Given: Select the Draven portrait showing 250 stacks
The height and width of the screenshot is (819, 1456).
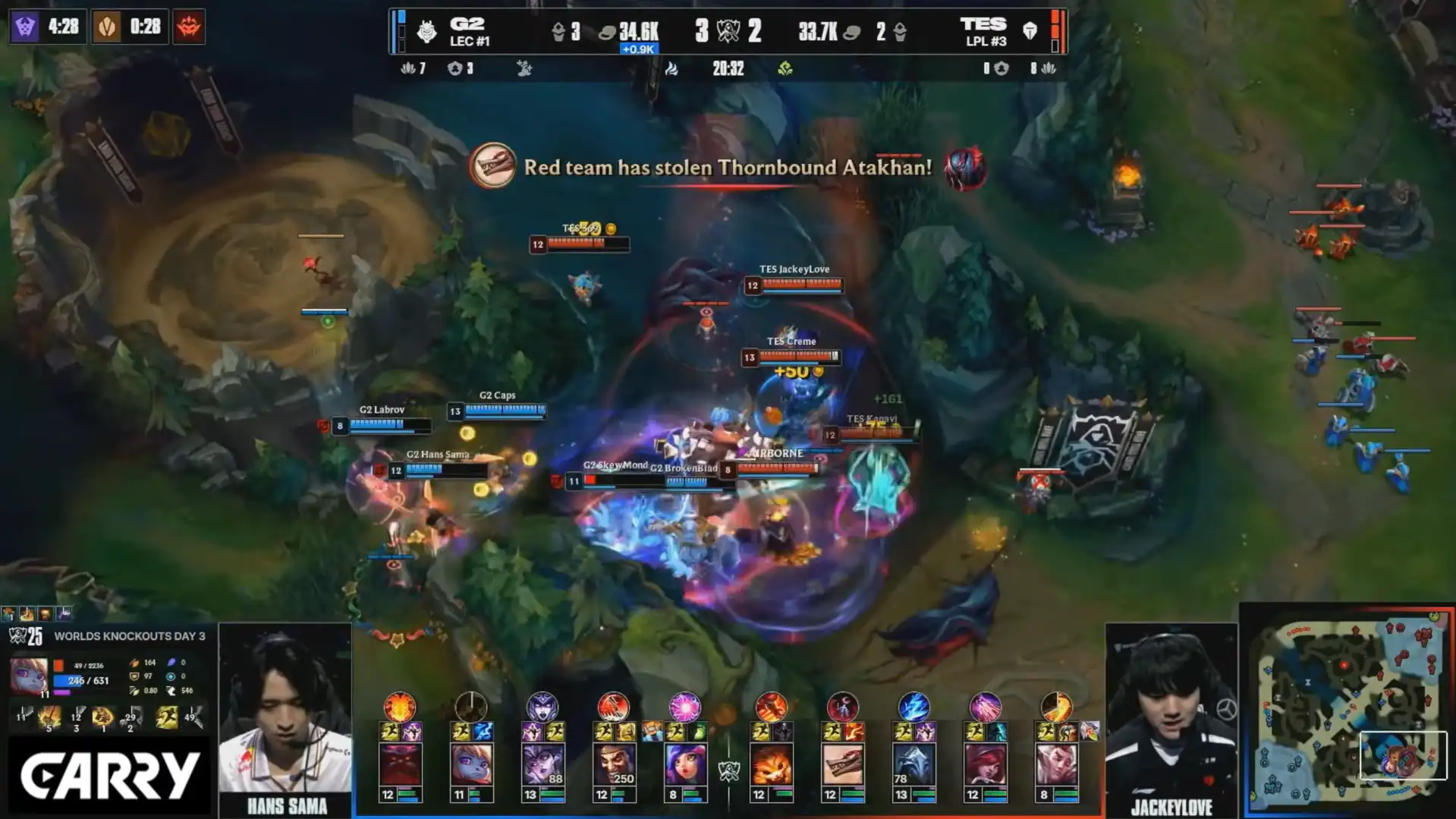Looking at the screenshot, I should (614, 763).
